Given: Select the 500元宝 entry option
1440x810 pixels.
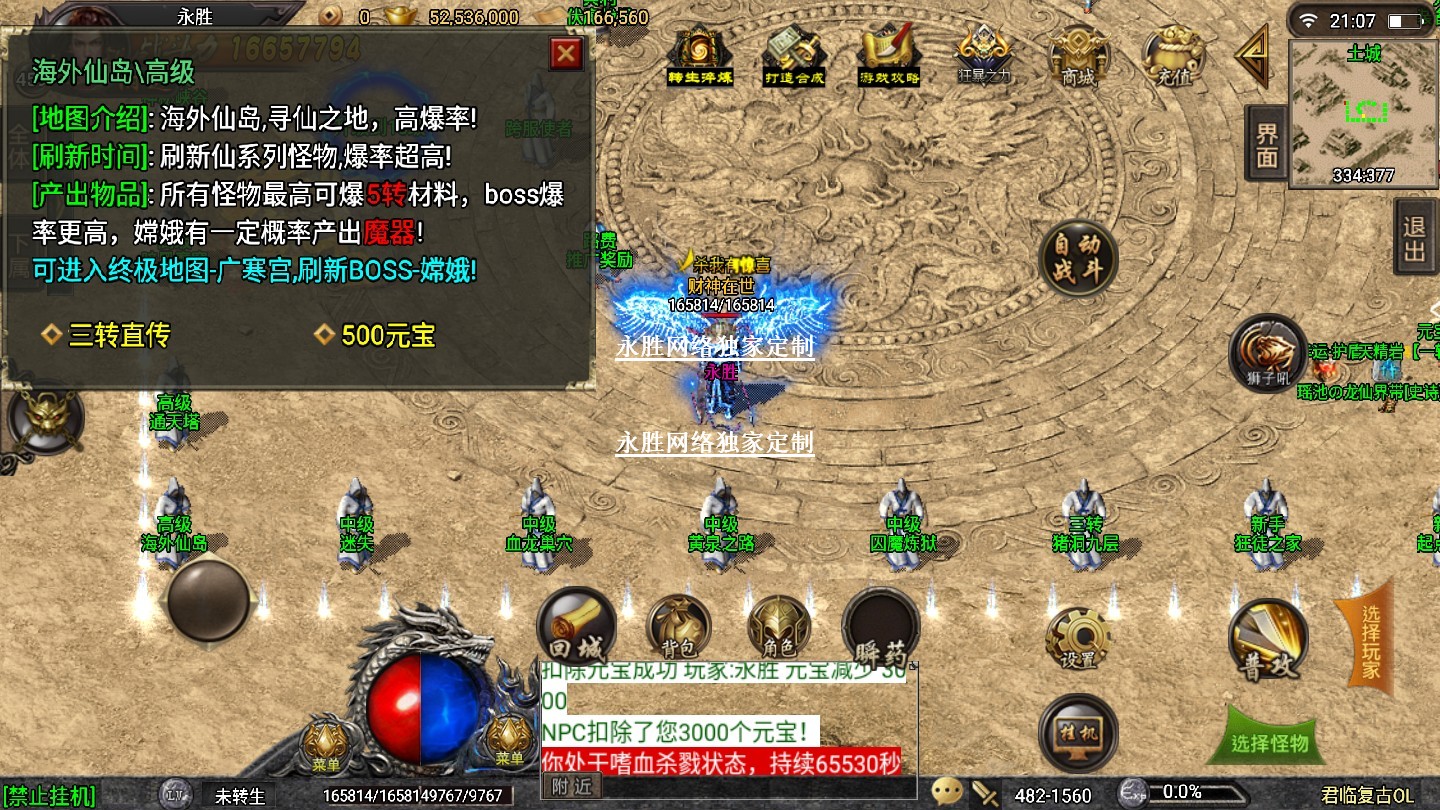Looking at the screenshot, I should [x=387, y=336].
